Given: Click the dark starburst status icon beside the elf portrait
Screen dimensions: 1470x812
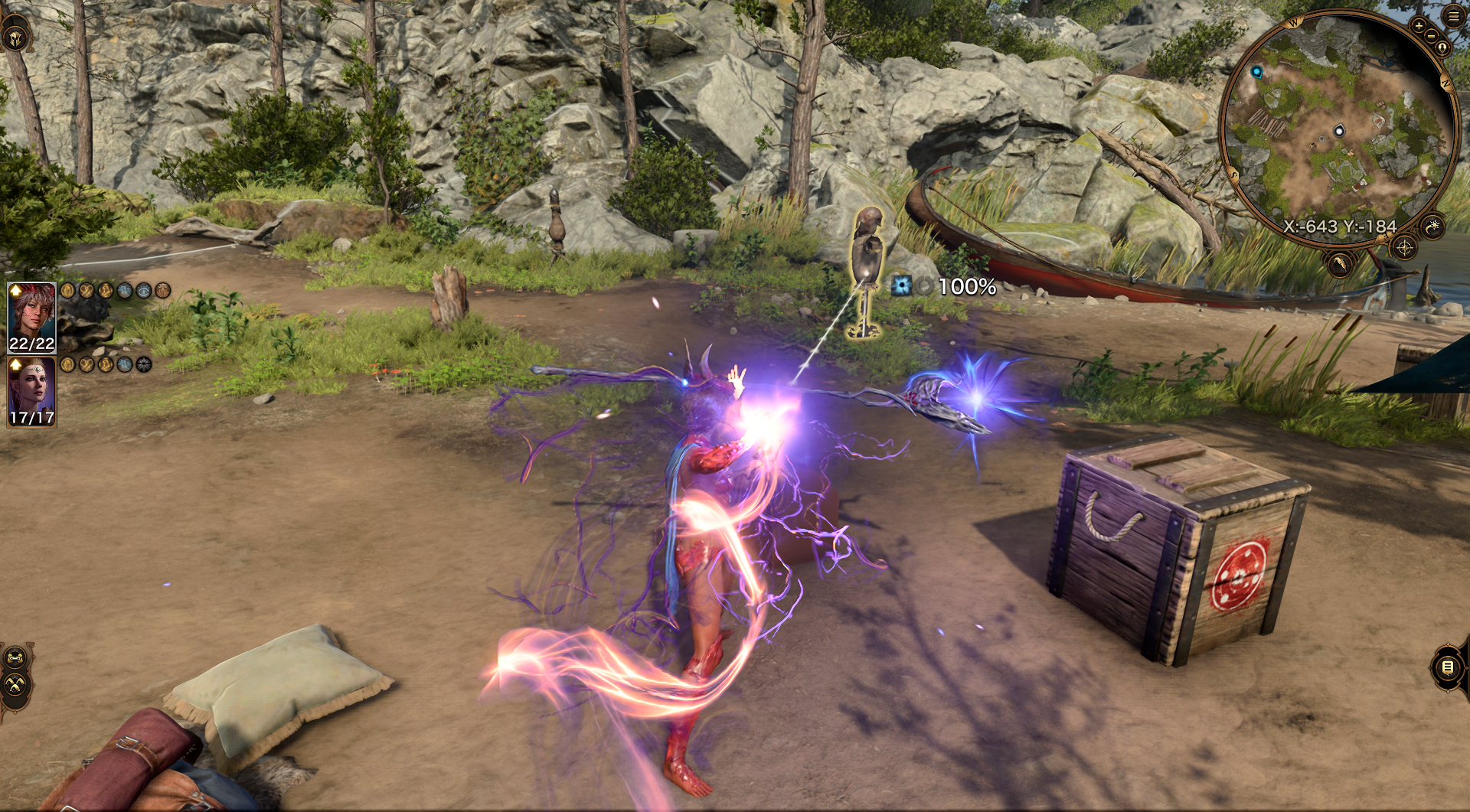Looking at the screenshot, I should pyautogui.click(x=144, y=365).
